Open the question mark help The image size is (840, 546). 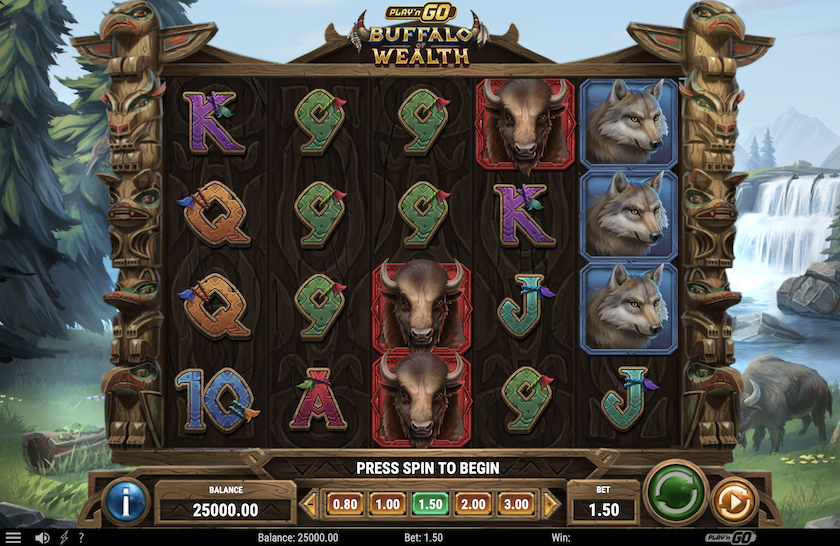click(x=81, y=538)
